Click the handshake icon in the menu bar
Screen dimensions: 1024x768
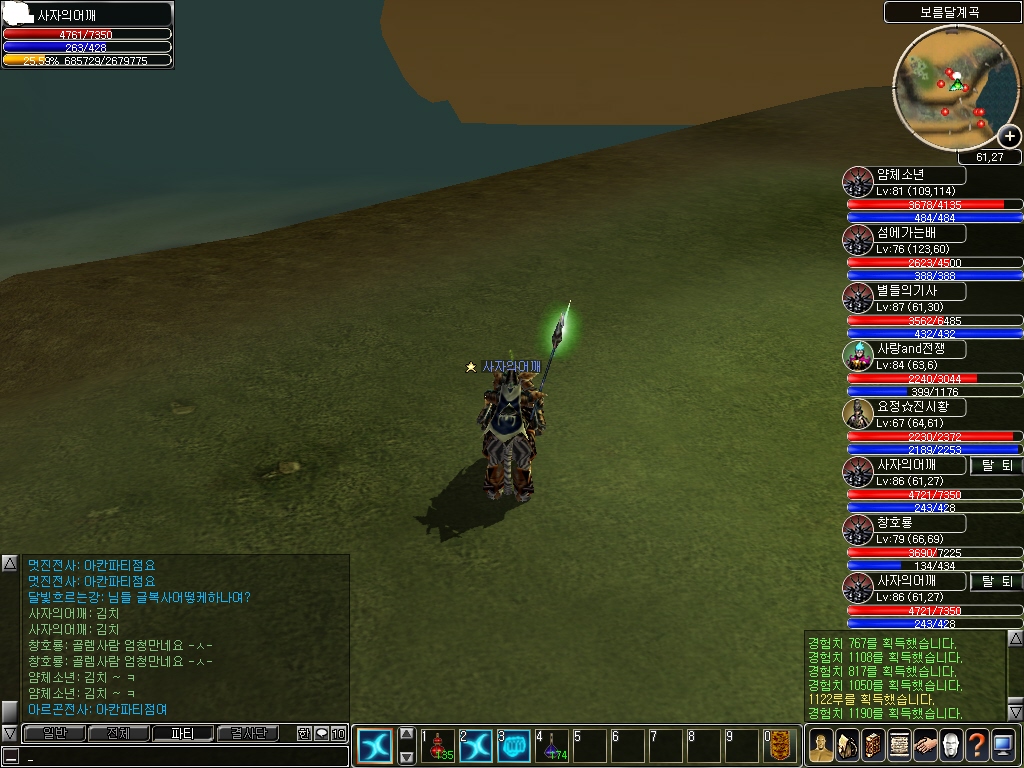tap(925, 746)
